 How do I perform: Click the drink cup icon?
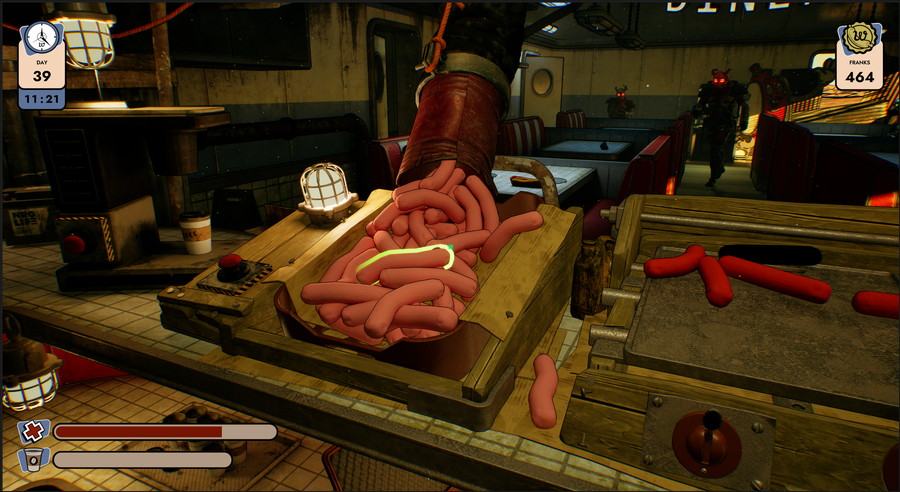click(x=34, y=461)
